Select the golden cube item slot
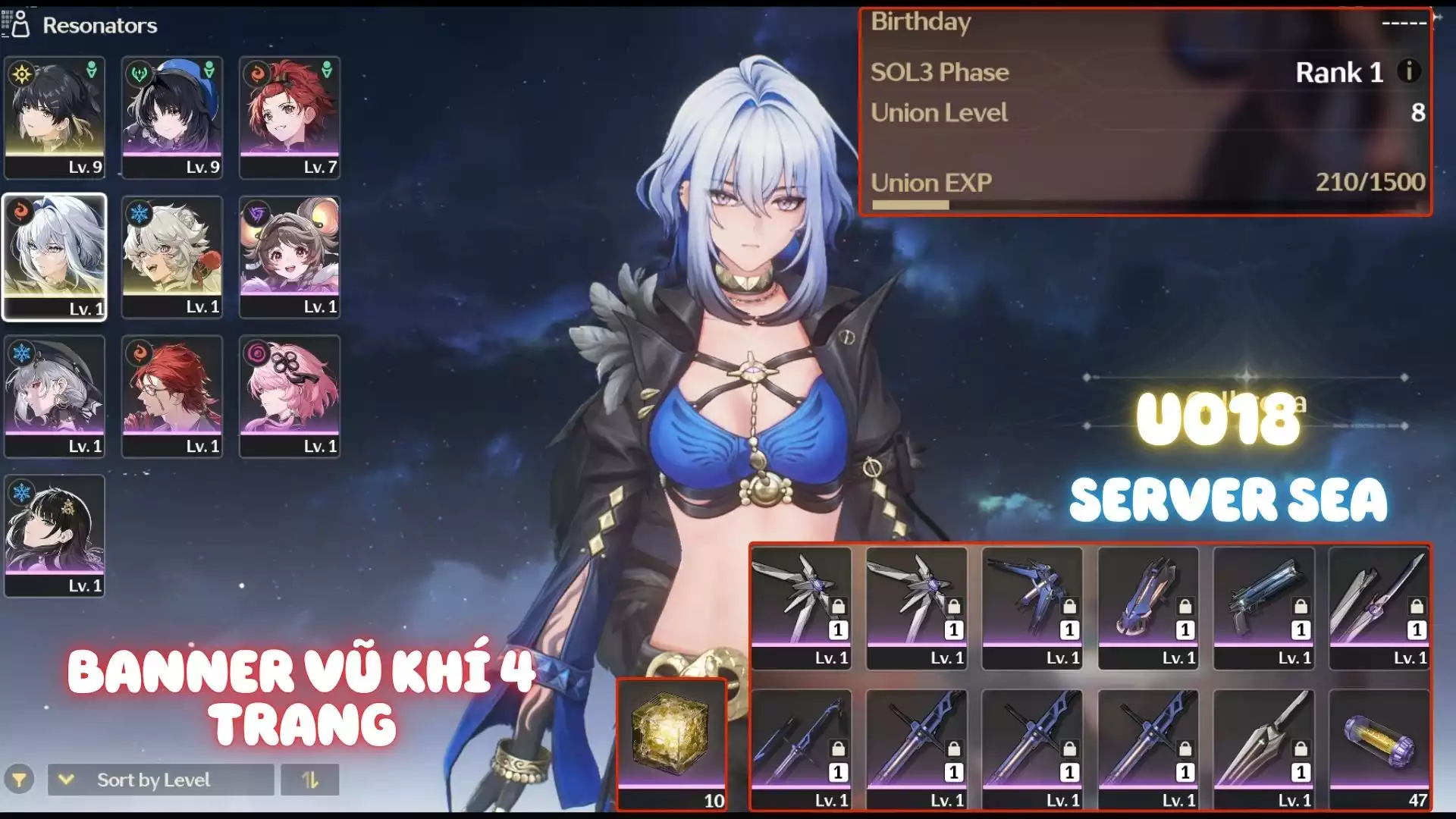 click(672, 745)
